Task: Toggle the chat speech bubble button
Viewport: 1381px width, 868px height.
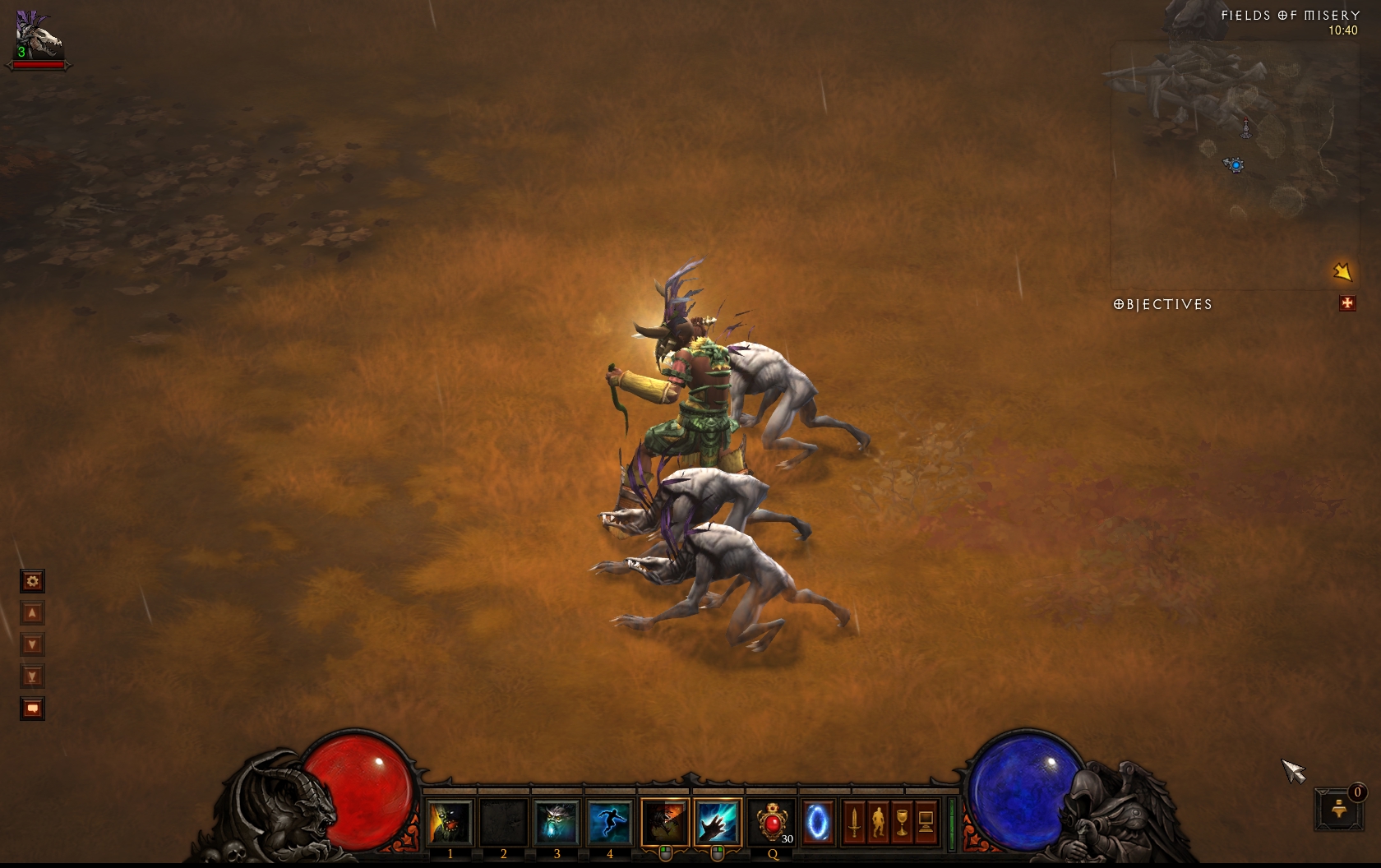Action: pos(32,709)
